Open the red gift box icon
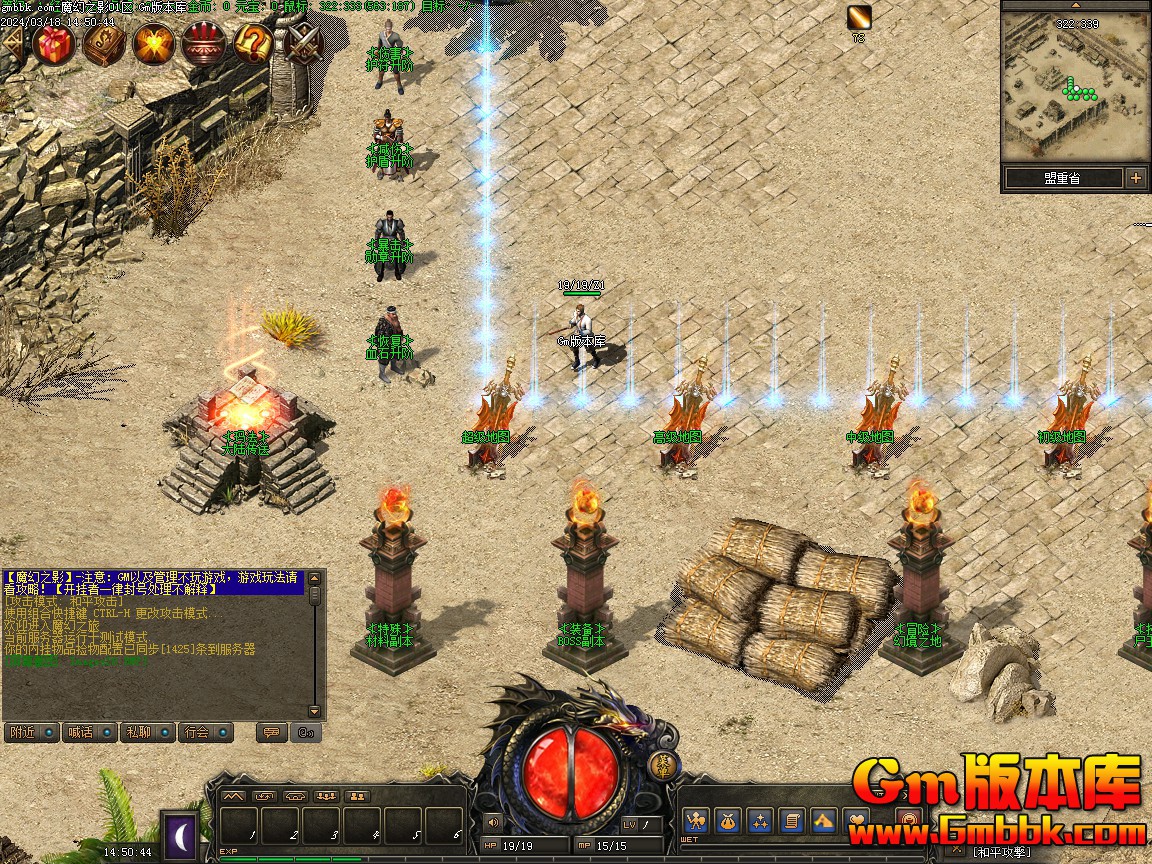Viewport: 1152px width, 864px height. [x=54, y=44]
